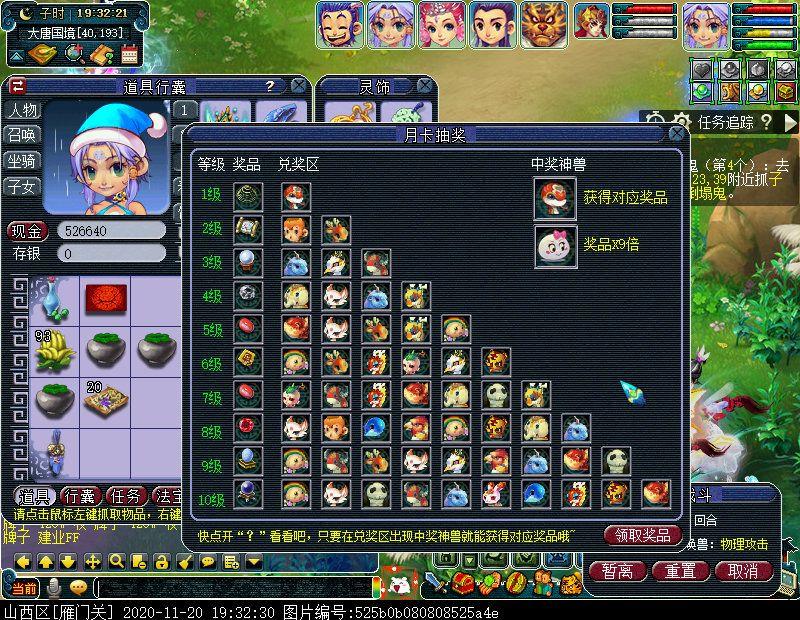Claim the prize with 领取奖品 button

click(643, 535)
